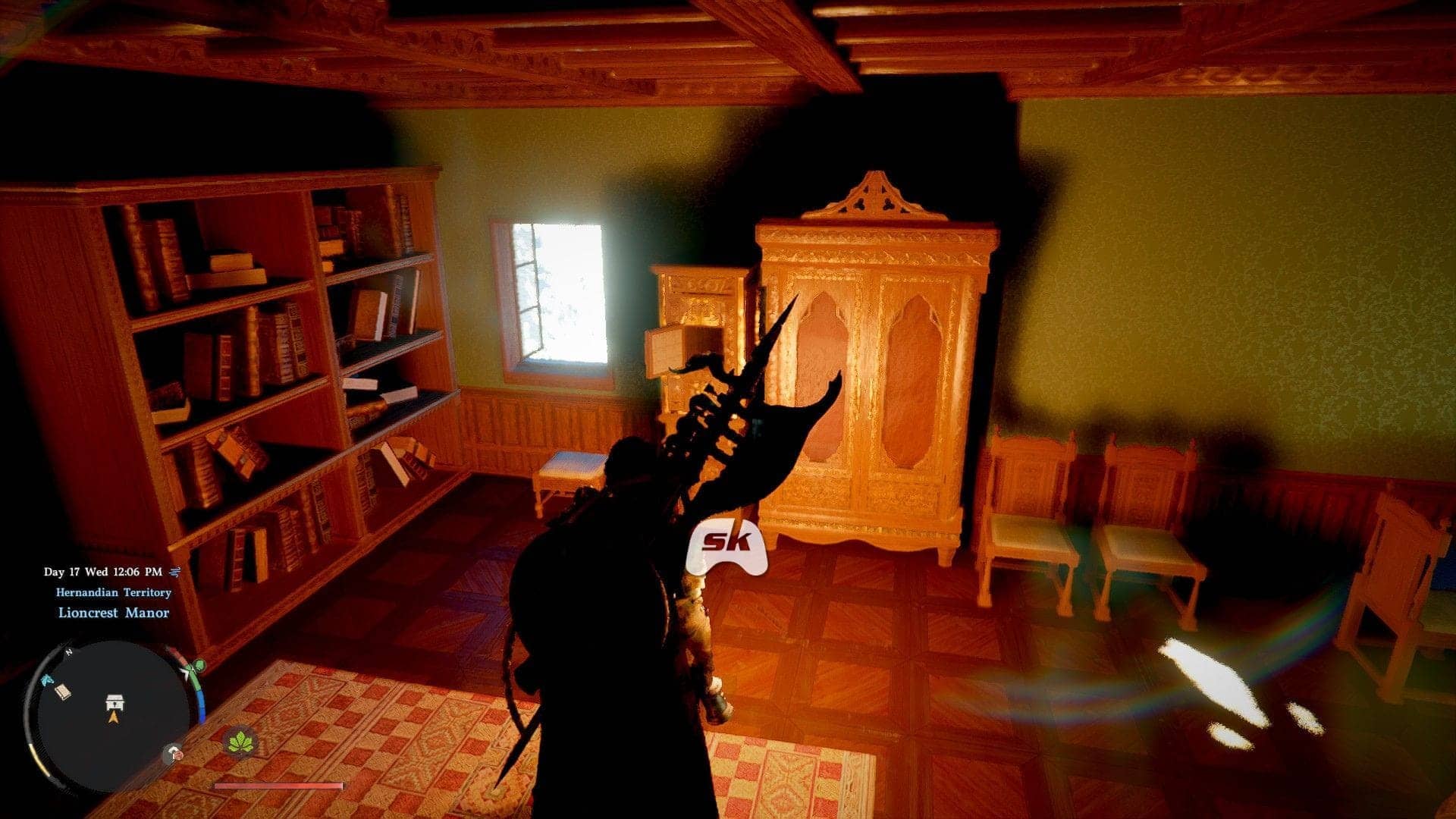Click the blue bird marker on the minimap
This screenshot has height=819, width=1456.
pyautogui.click(x=48, y=680)
